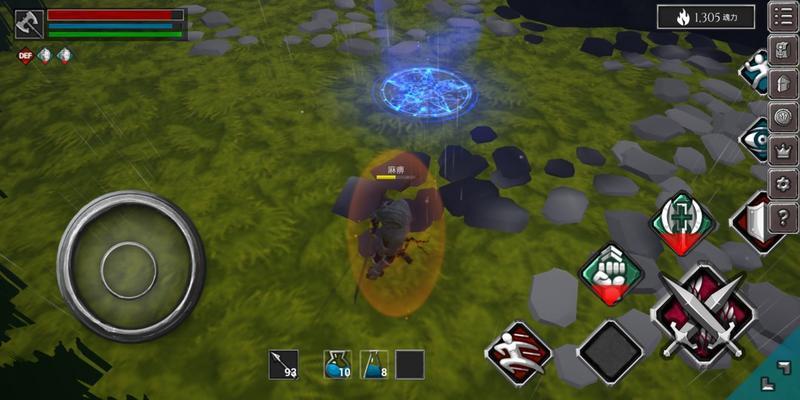Tap the teal corner bracket button
This screenshot has height=400, width=800.
click(776, 377)
